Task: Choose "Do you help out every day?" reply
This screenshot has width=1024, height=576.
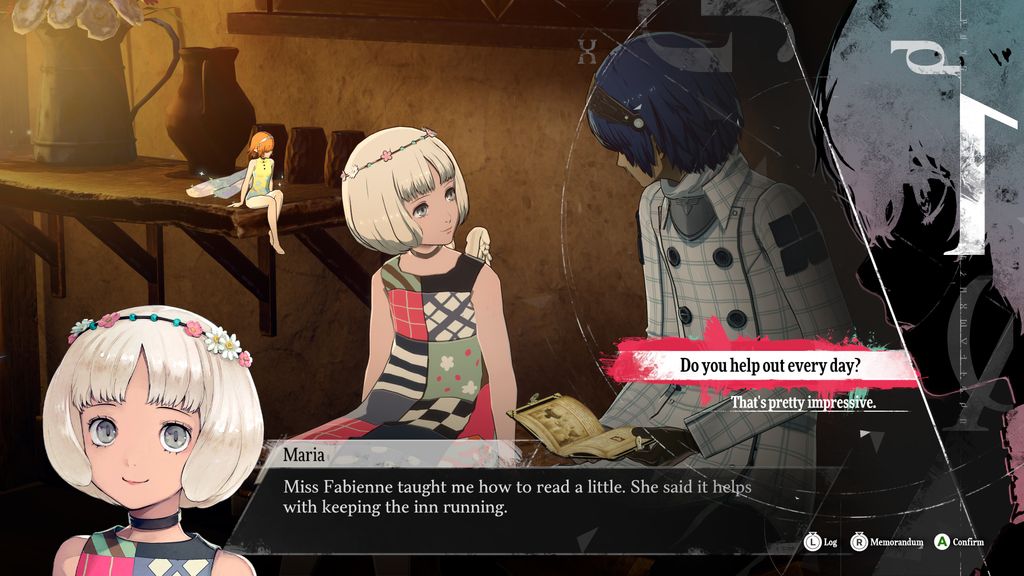Action: coord(769,365)
